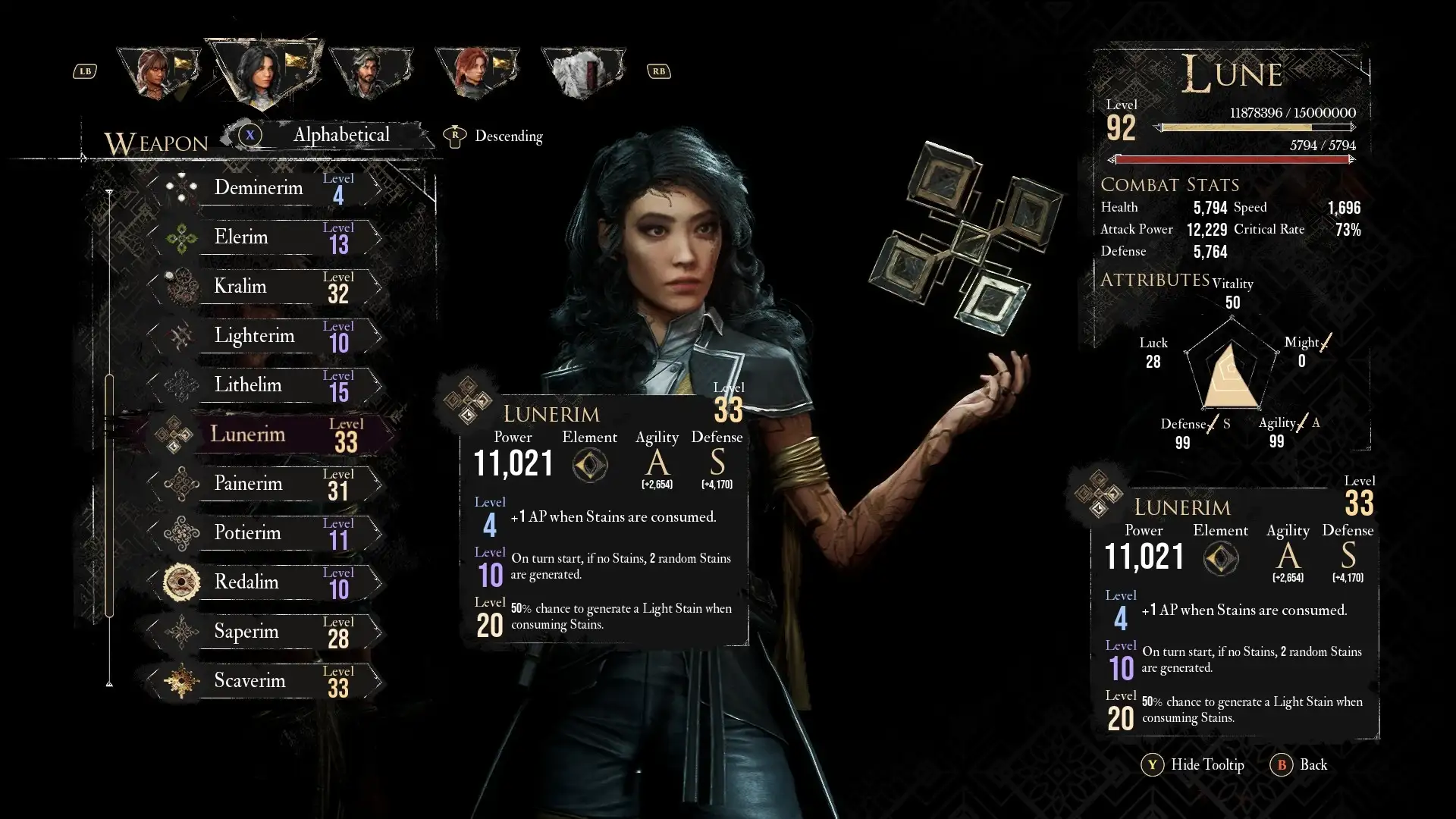The height and width of the screenshot is (819, 1456).
Task: Select the white-masked character portrait
Action: (x=582, y=72)
